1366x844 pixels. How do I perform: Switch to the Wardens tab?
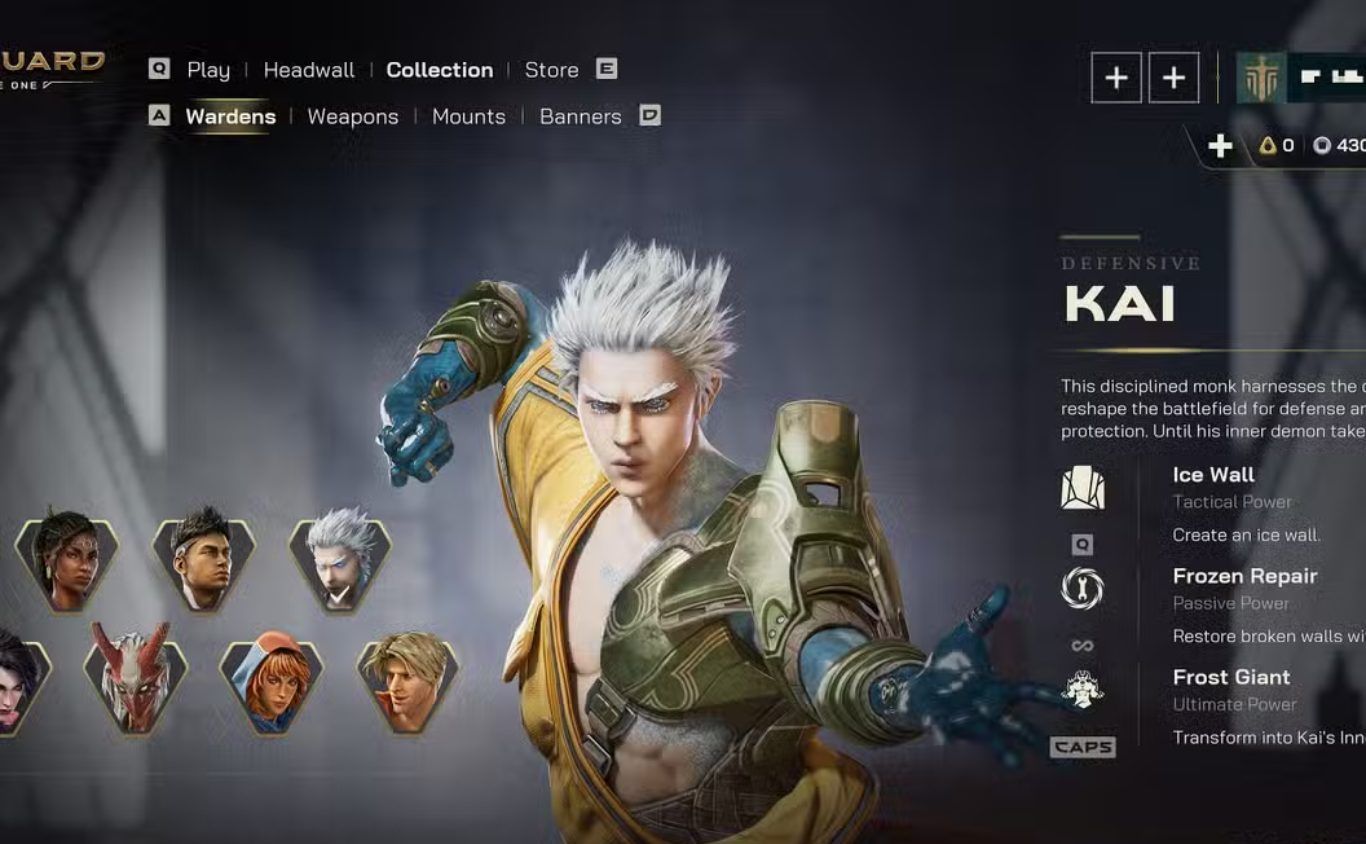point(230,117)
